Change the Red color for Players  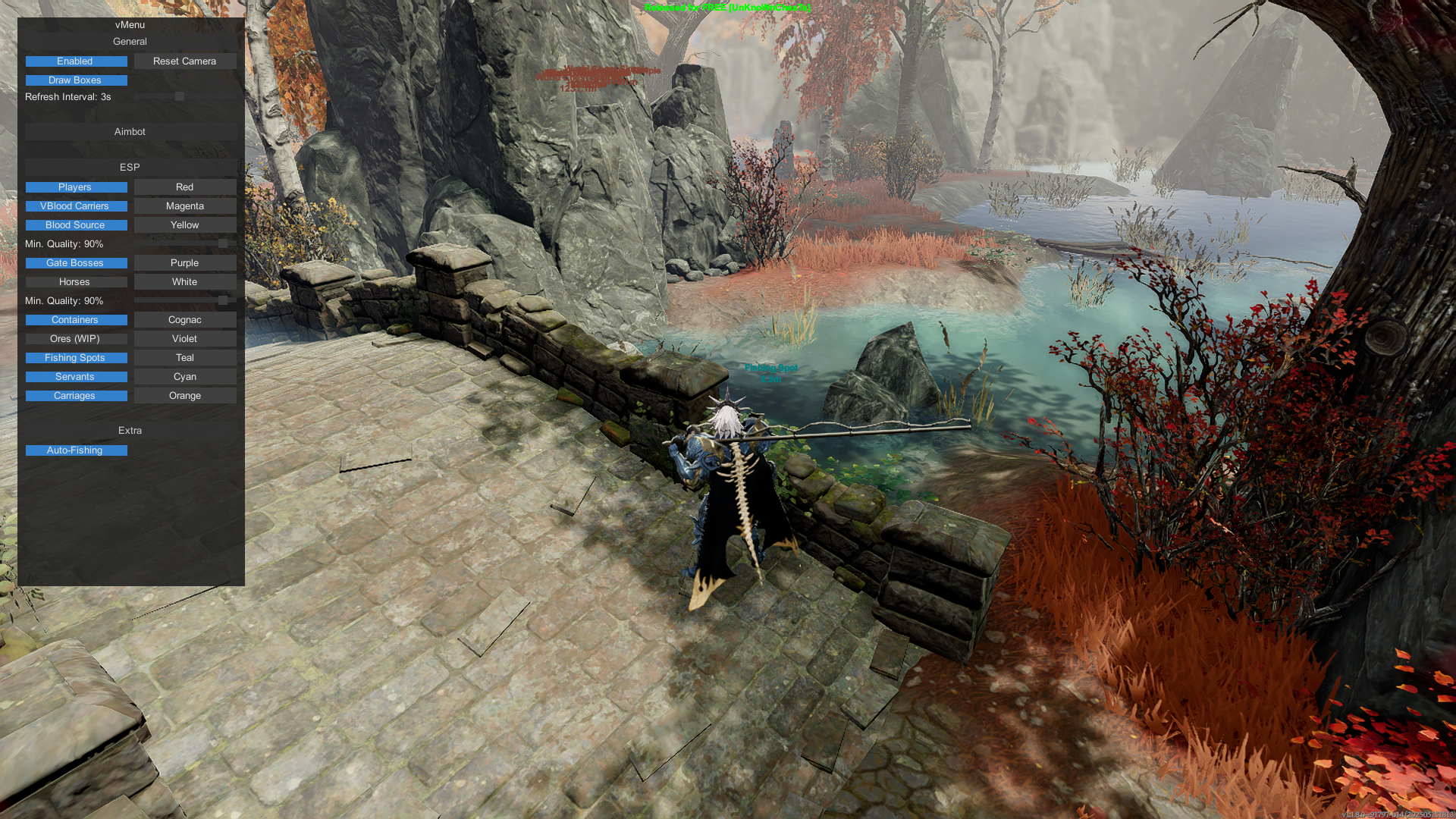(x=185, y=187)
